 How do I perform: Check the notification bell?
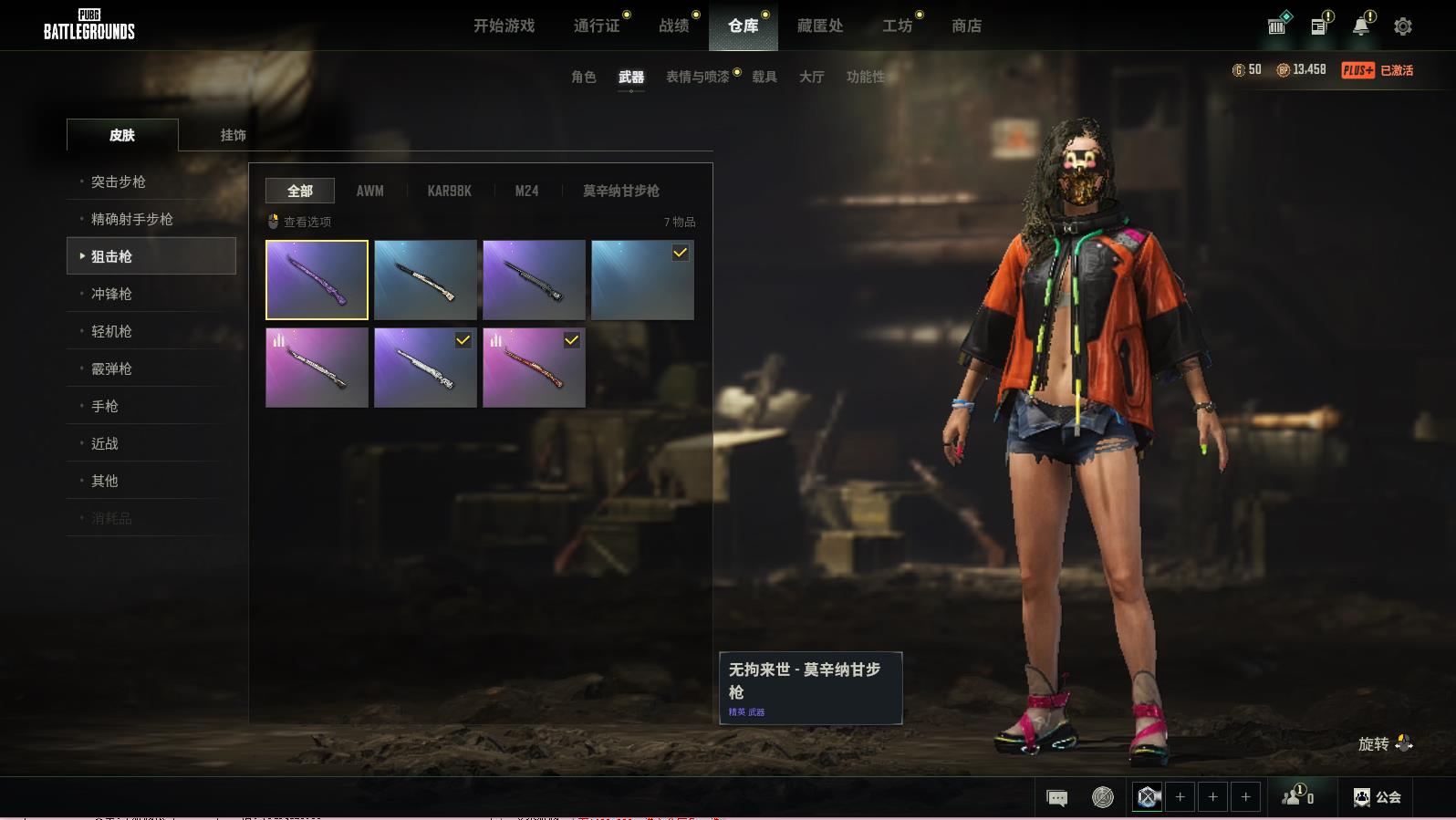point(1360,26)
